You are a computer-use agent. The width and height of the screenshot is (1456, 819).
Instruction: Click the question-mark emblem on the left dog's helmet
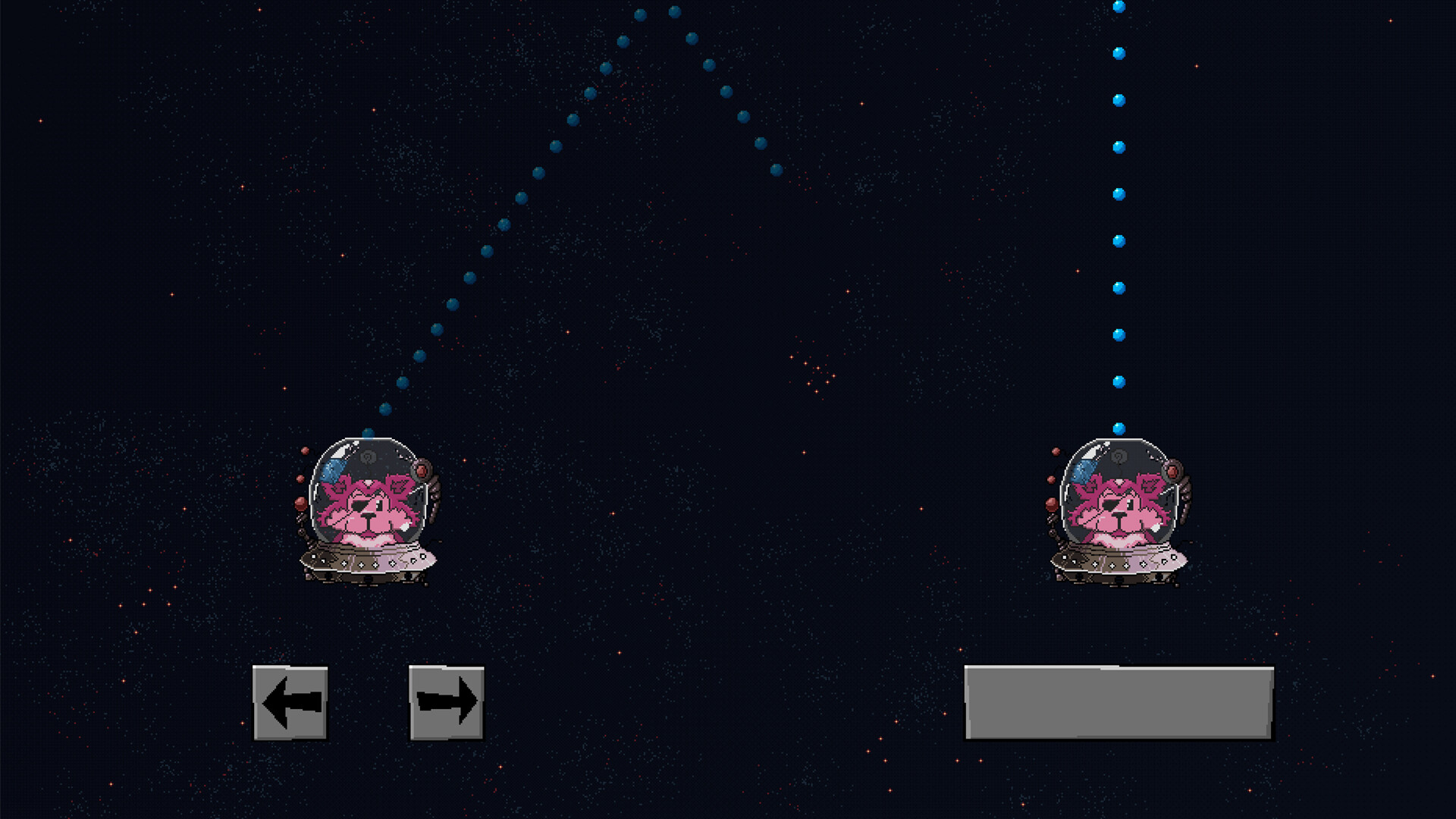click(368, 455)
